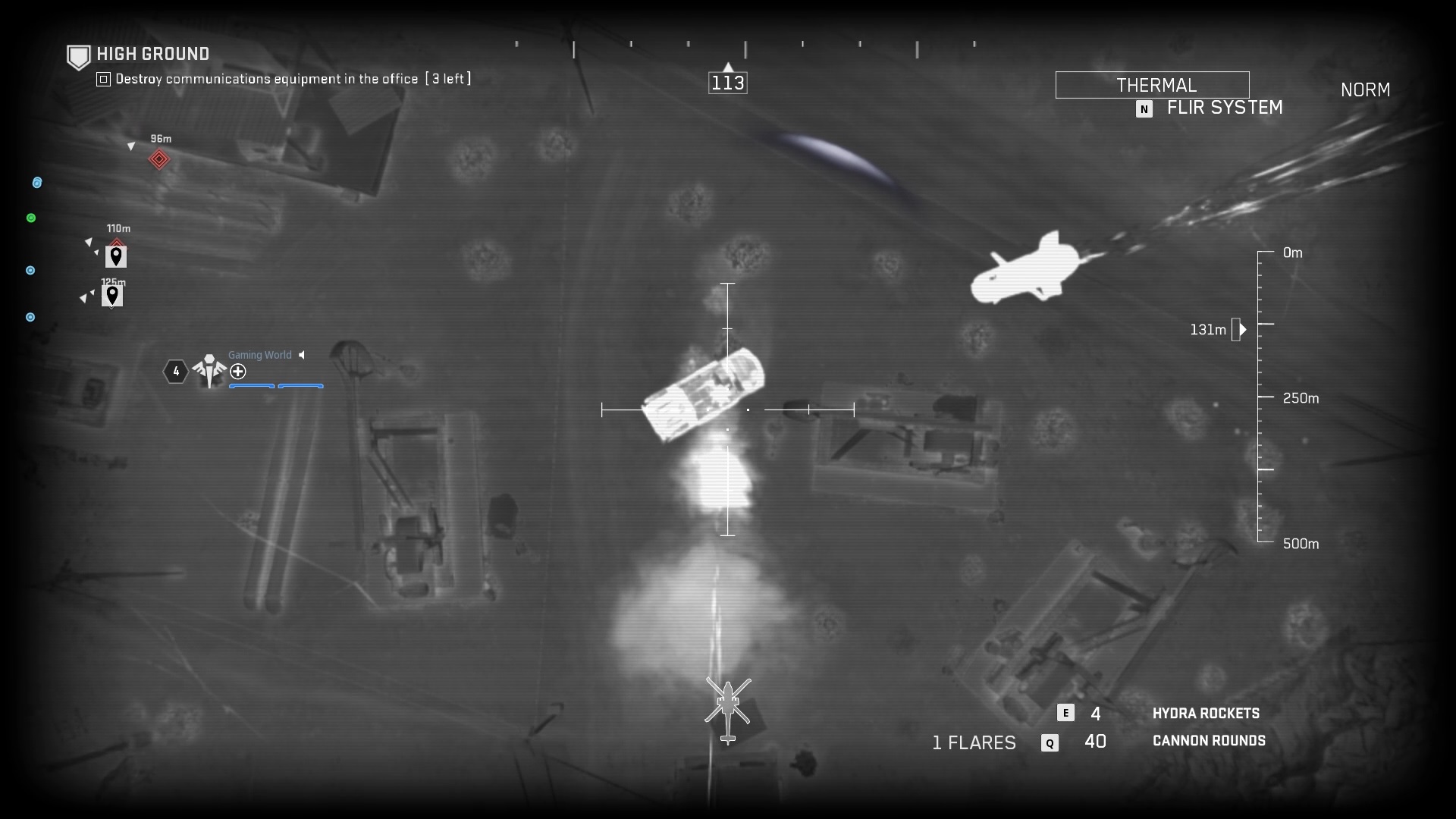Screen dimensions: 1456x819
Task: Select the plus revive icon beside the squad emblem
Action: pos(238,372)
